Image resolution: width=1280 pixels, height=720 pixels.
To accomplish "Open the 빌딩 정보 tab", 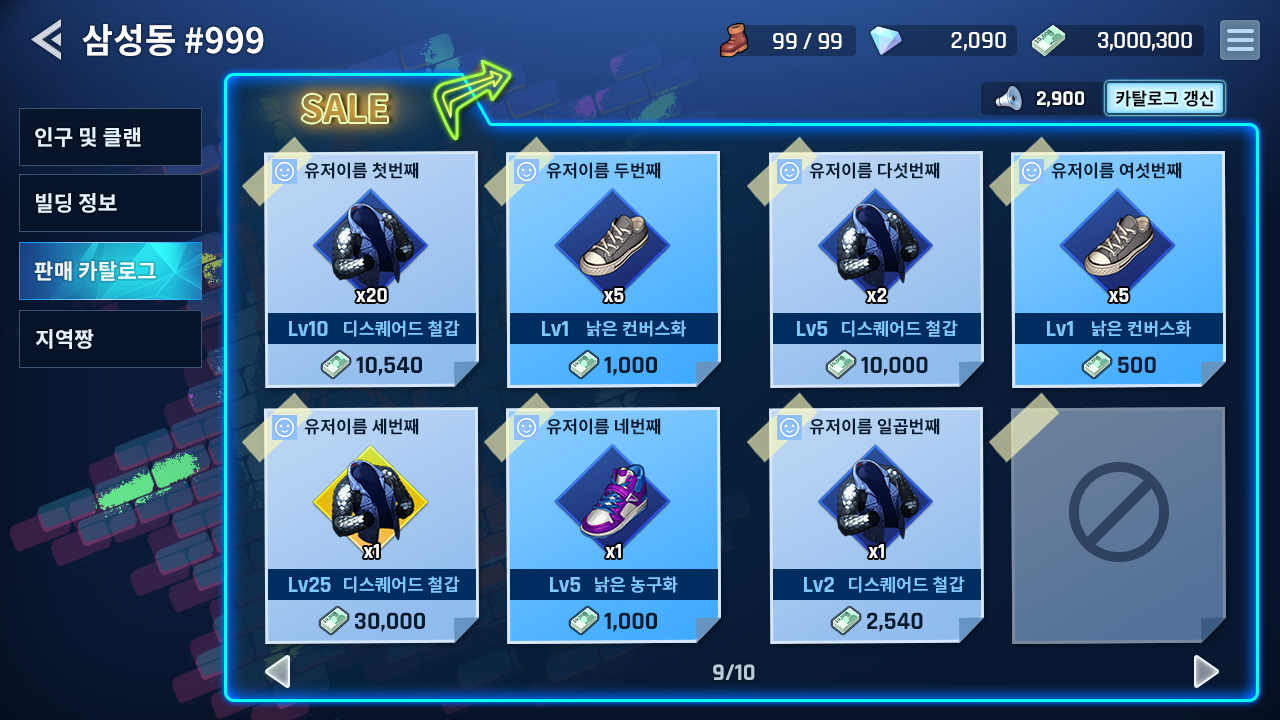I will [x=110, y=203].
